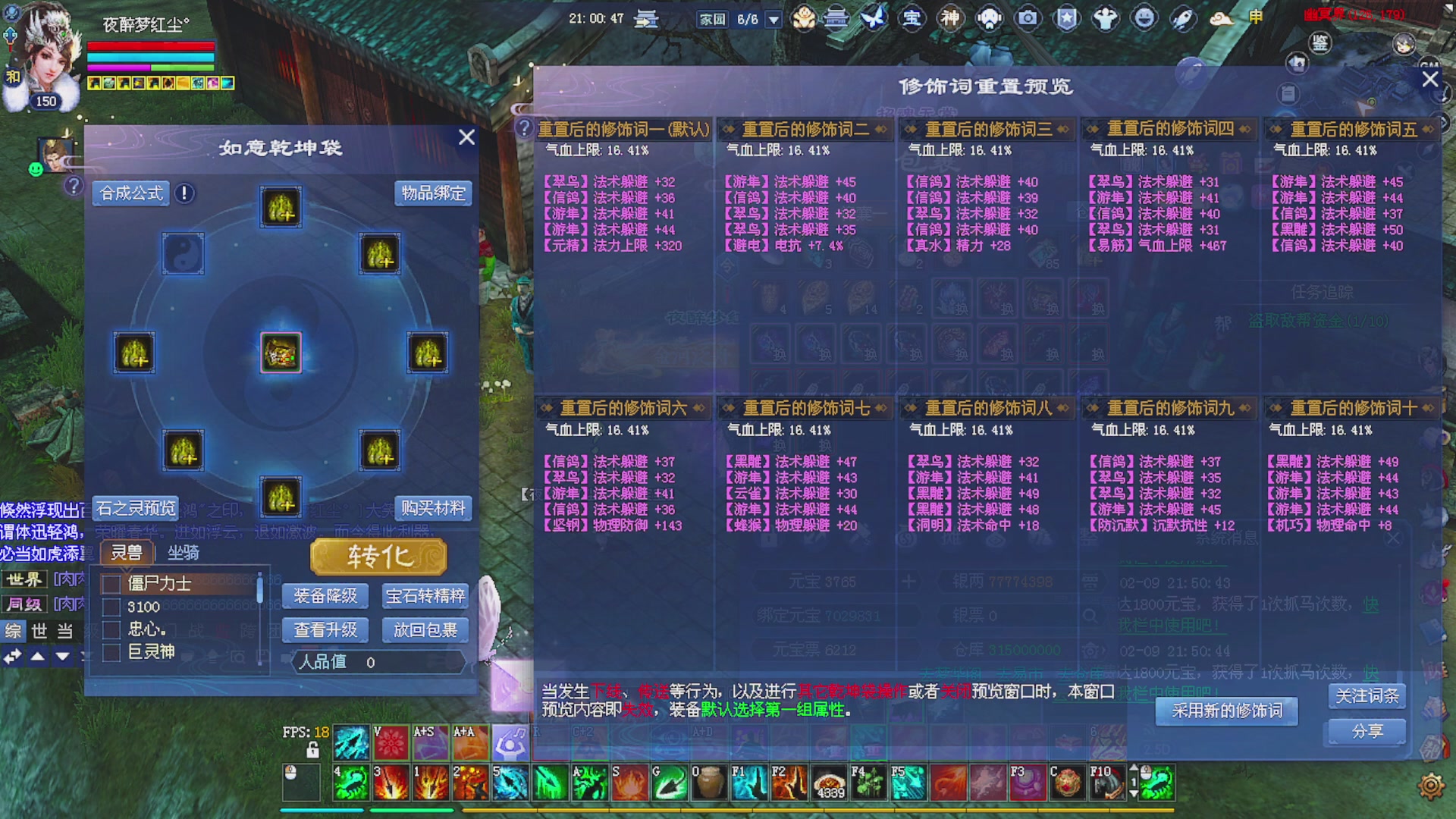Select the smiley emote icon at the top
The width and height of the screenshot is (1456, 819).
pos(1145,17)
